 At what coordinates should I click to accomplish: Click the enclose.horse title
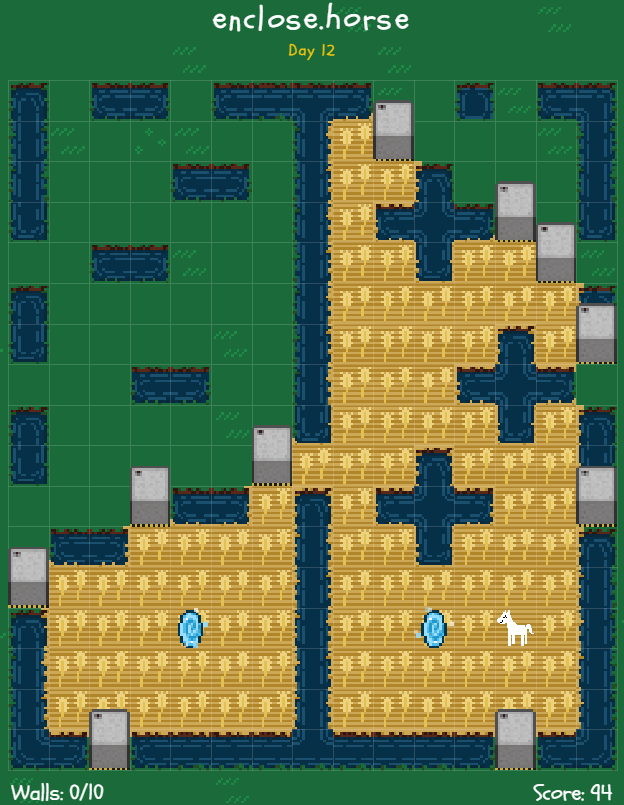(311, 19)
